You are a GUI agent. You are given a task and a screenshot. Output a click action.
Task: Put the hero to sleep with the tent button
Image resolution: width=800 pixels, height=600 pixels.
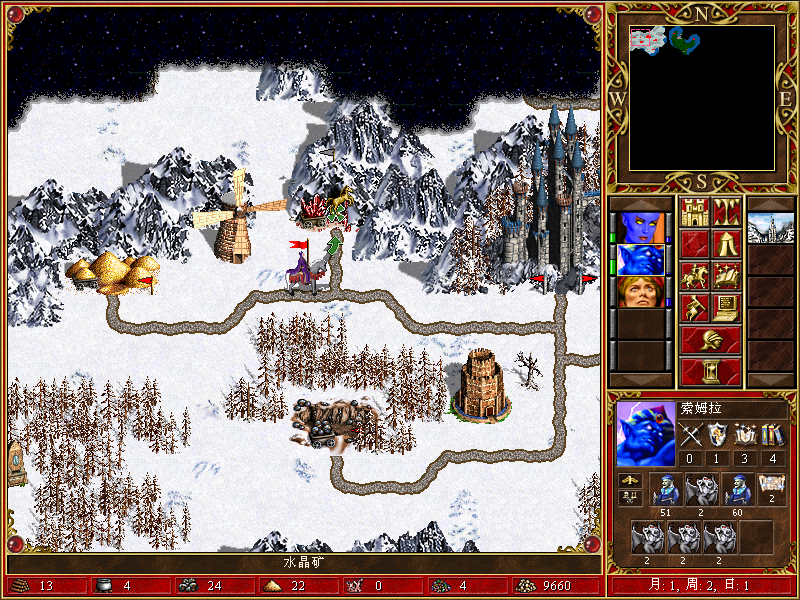(x=726, y=243)
